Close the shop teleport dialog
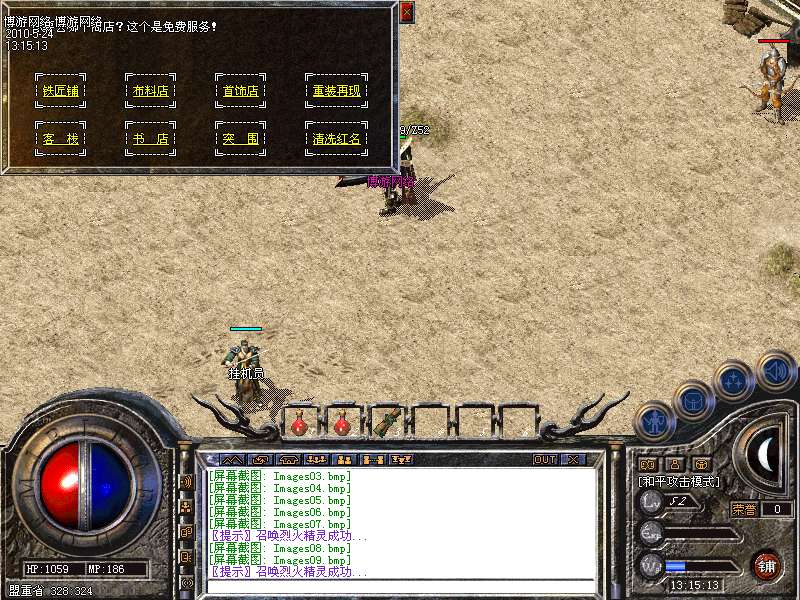The width and height of the screenshot is (800, 600). tap(406, 12)
